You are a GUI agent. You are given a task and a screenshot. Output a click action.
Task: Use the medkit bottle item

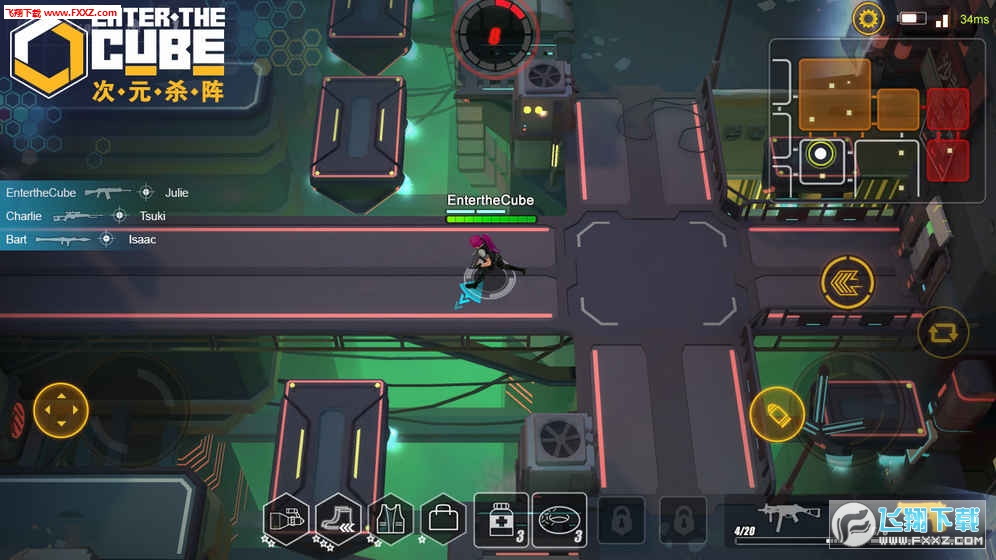501,520
